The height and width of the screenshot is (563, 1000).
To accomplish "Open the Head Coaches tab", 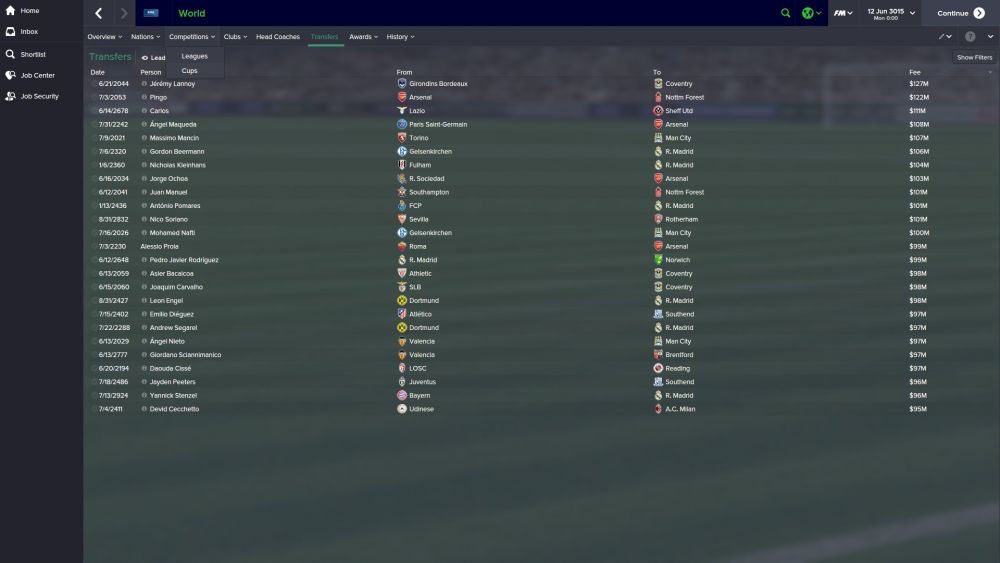I will coord(278,37).
